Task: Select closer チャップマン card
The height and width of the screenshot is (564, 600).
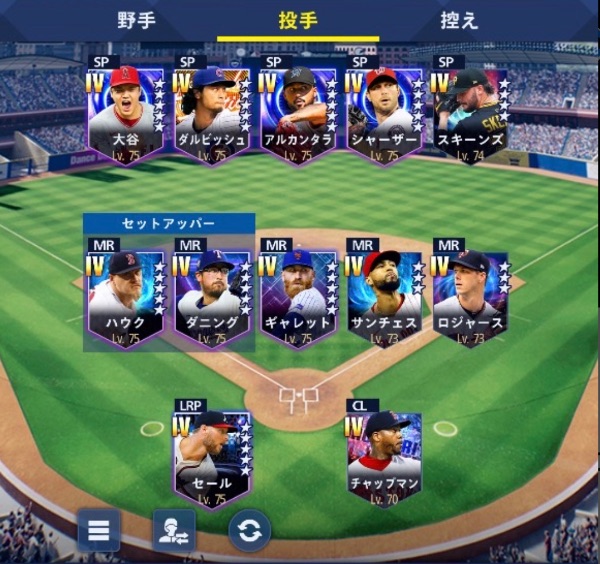Action: [383, 457]
